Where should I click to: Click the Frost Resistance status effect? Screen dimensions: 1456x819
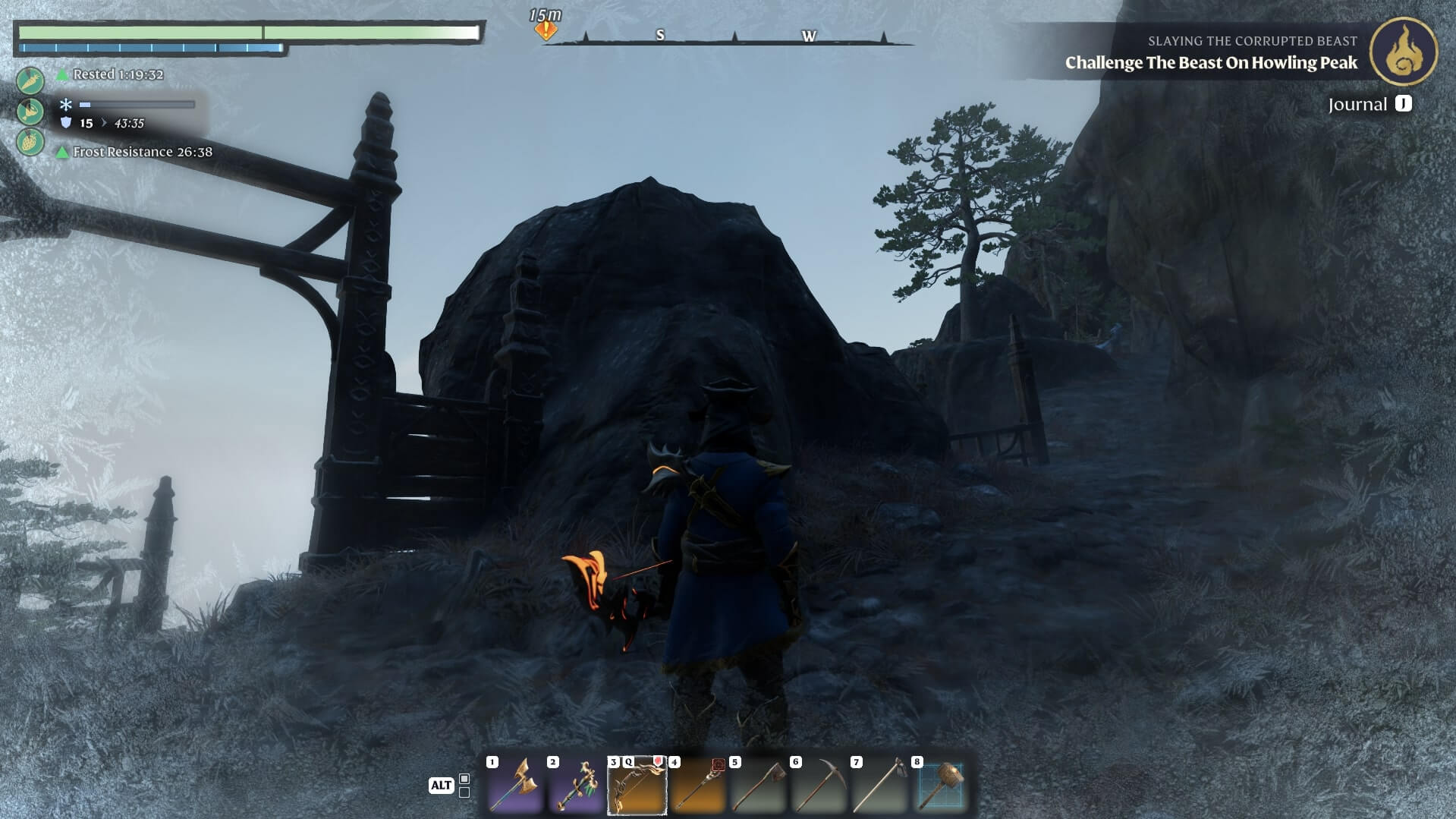coord(142,152)
